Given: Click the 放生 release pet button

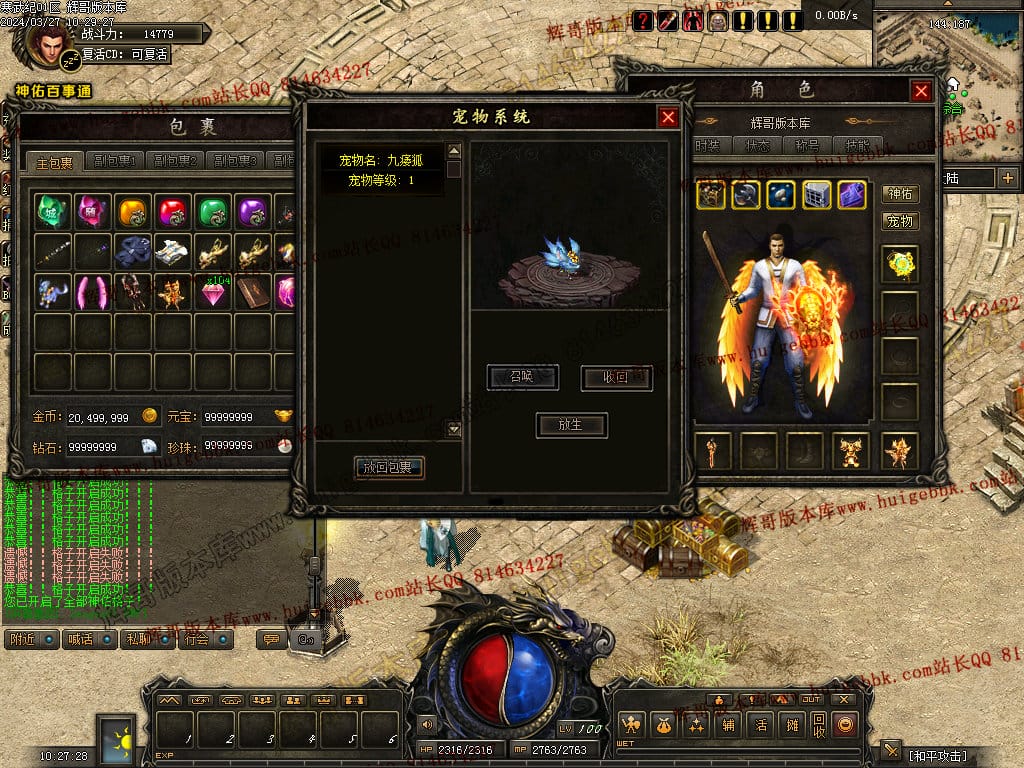Looking at the screenshot, I should [570, 424].
